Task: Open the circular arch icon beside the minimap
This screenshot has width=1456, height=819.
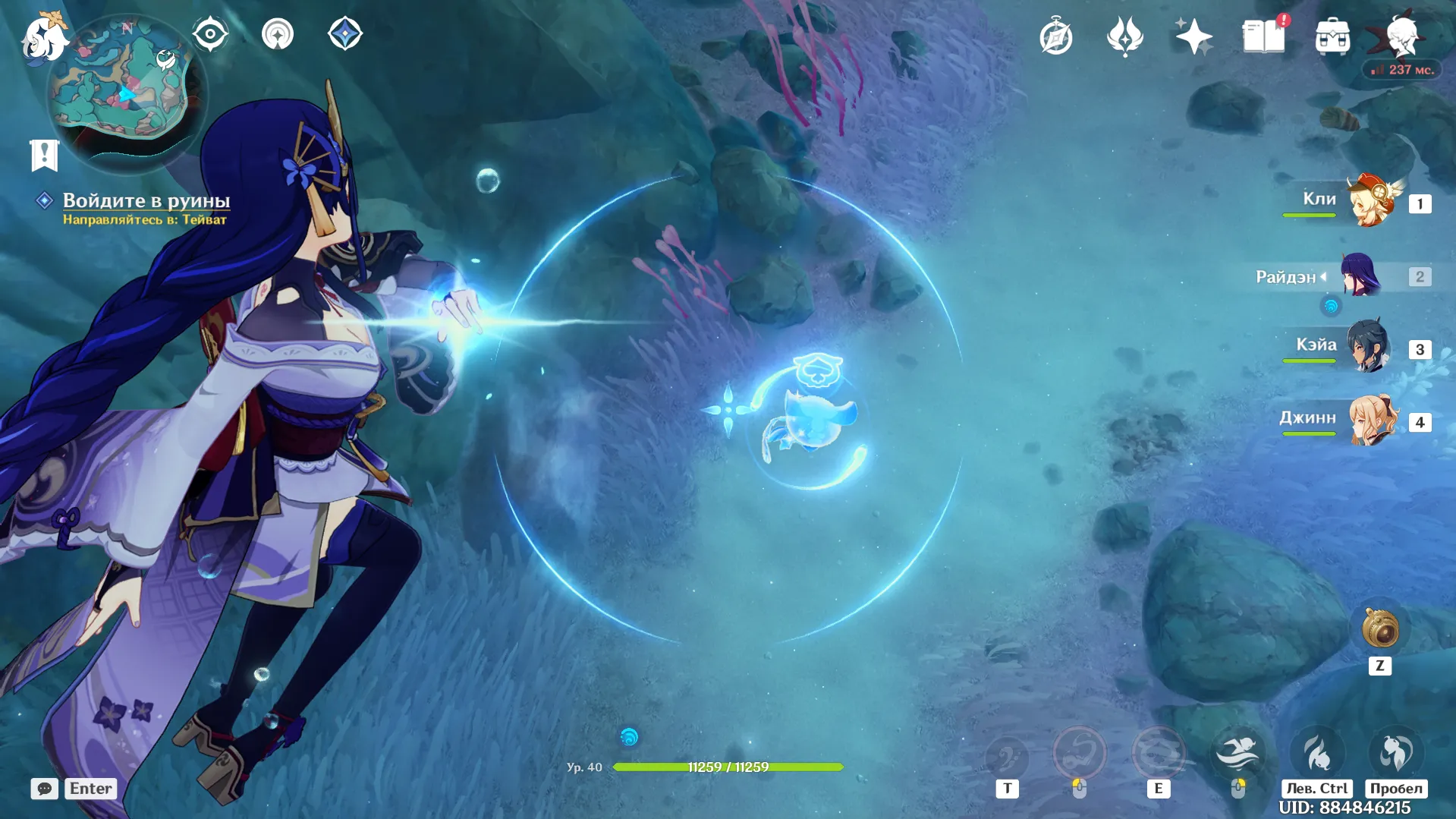Action: point(278,35)
